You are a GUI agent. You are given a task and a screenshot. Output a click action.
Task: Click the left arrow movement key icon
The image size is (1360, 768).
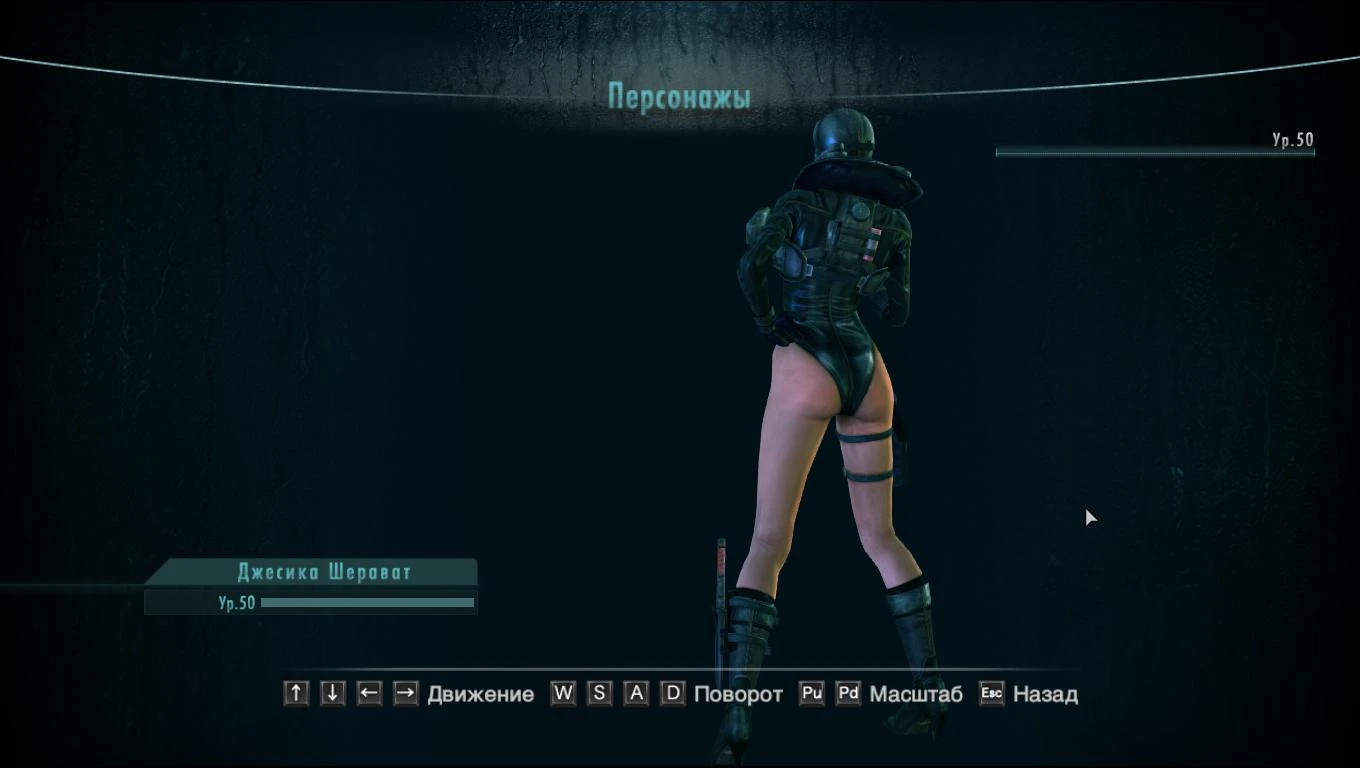click(368, 693)
